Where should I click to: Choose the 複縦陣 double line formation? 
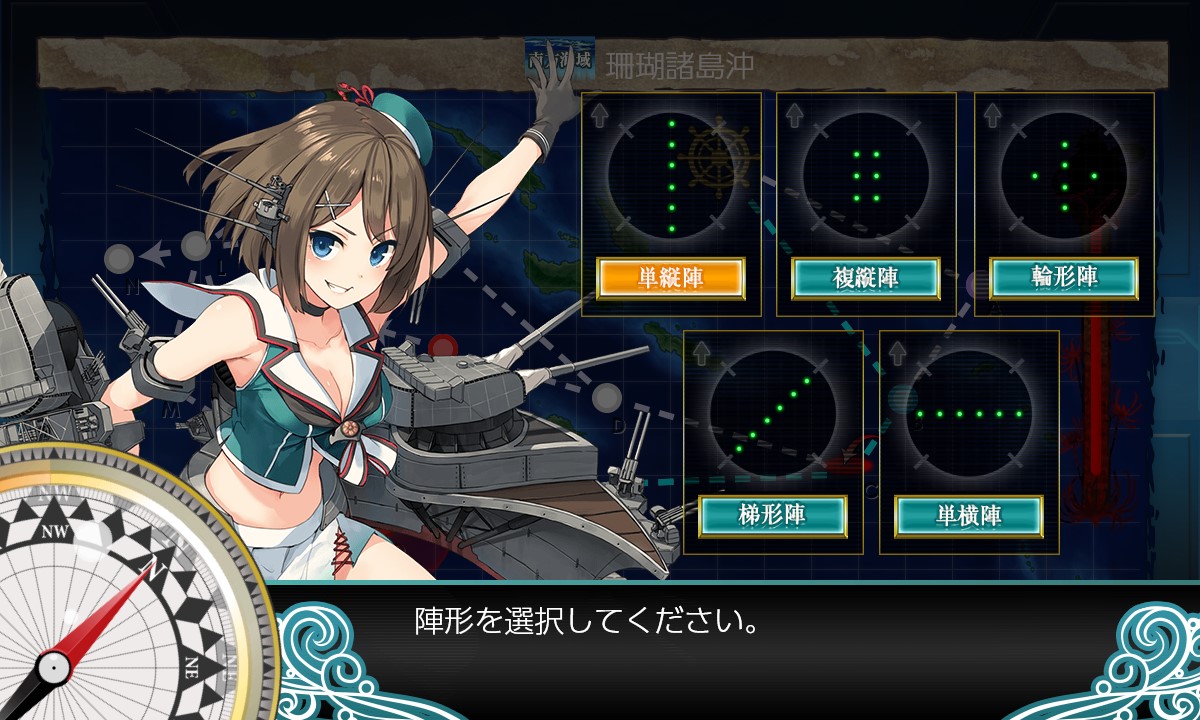tap(866, 278)
